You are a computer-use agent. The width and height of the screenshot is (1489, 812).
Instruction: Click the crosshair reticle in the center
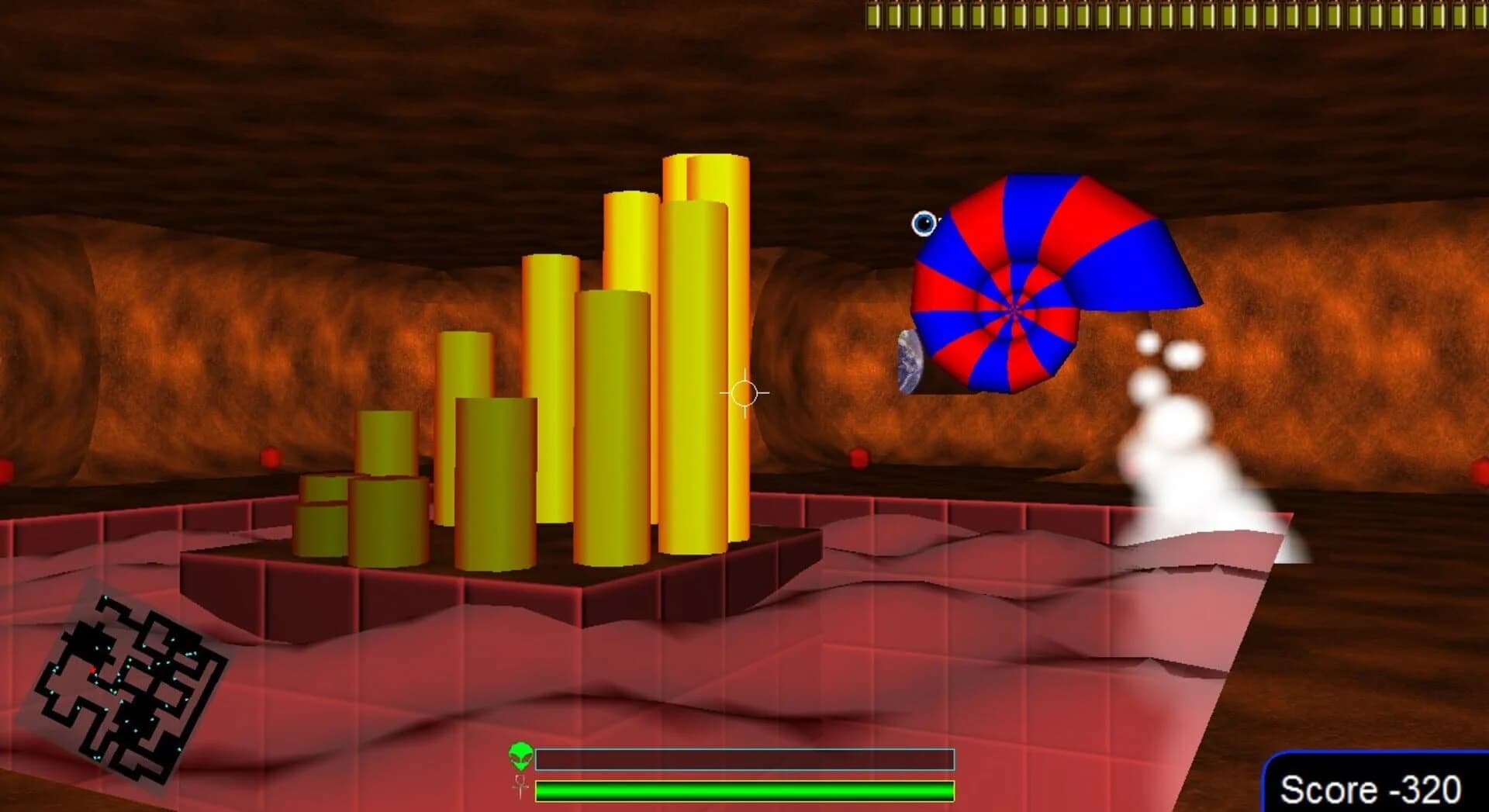tap(743, 392)
